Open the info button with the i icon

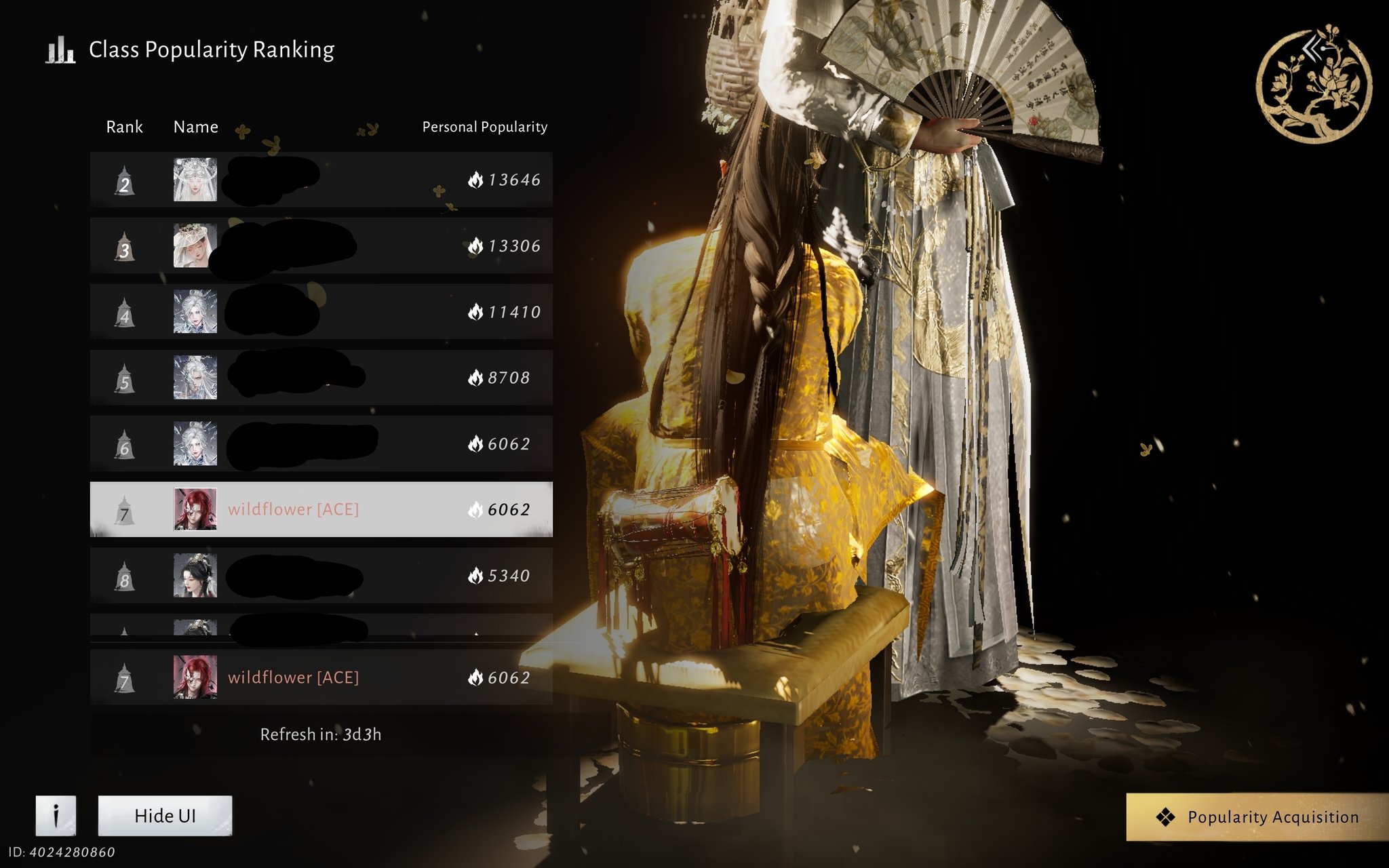click(56, 816)
